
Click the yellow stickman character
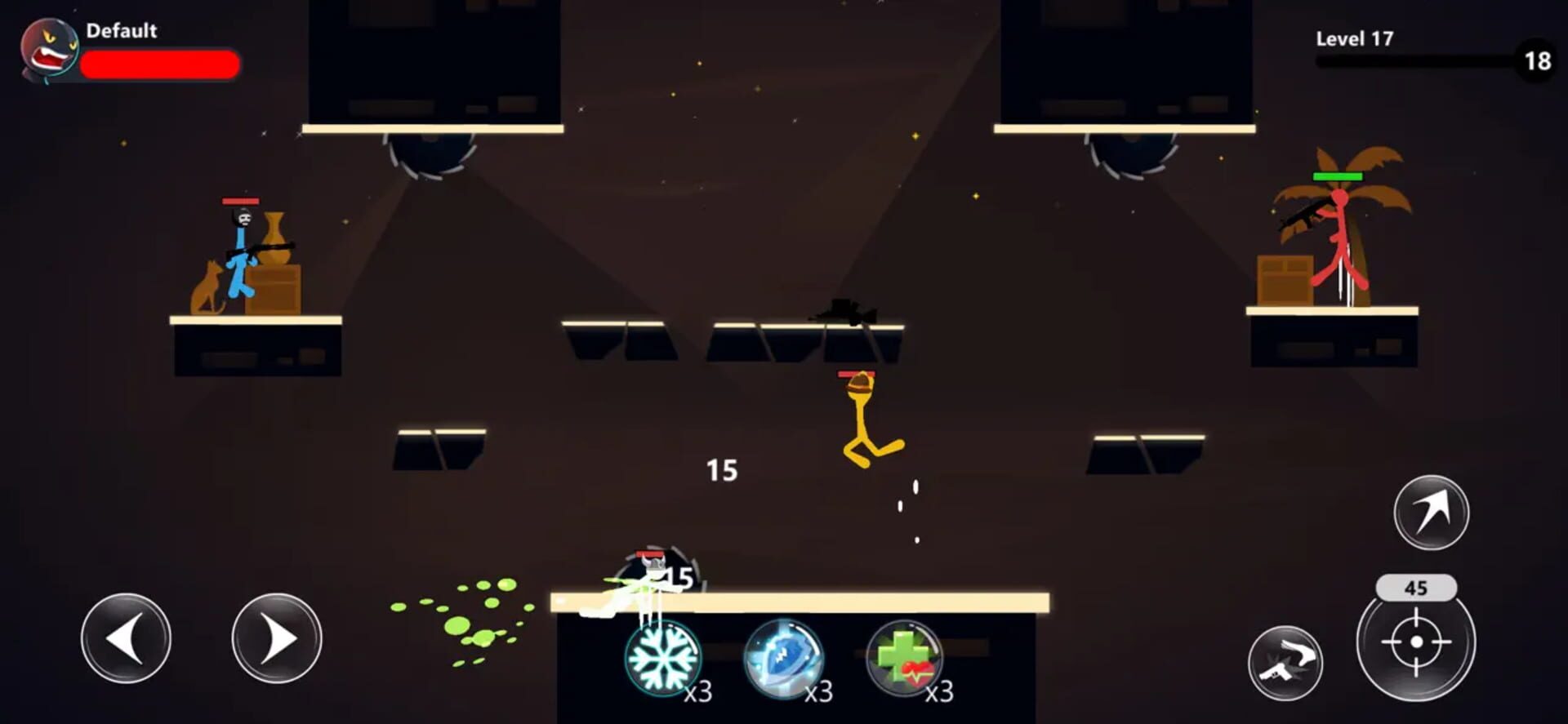click(x=862, y=416)
